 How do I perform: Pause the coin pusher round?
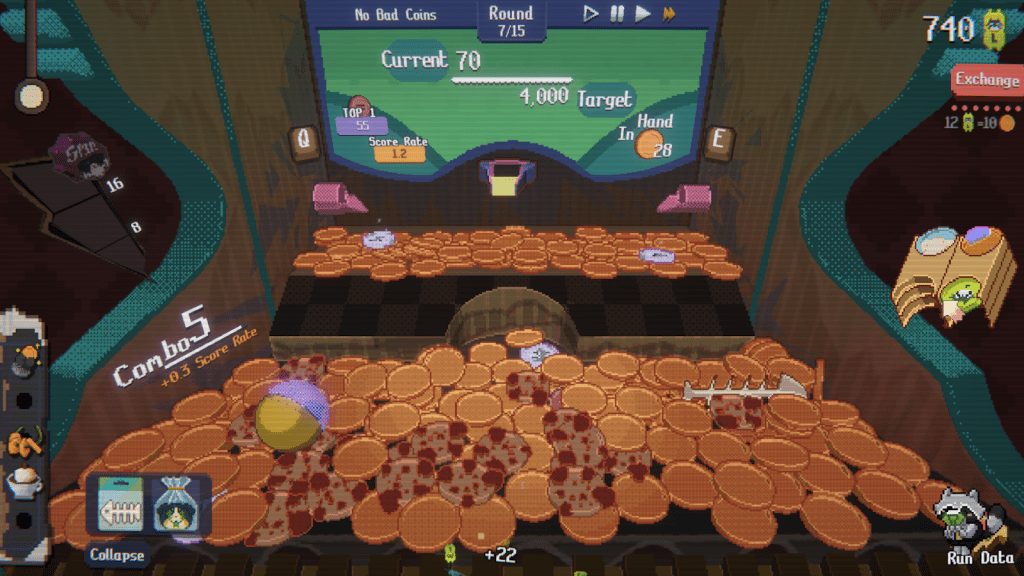(617, 14)
